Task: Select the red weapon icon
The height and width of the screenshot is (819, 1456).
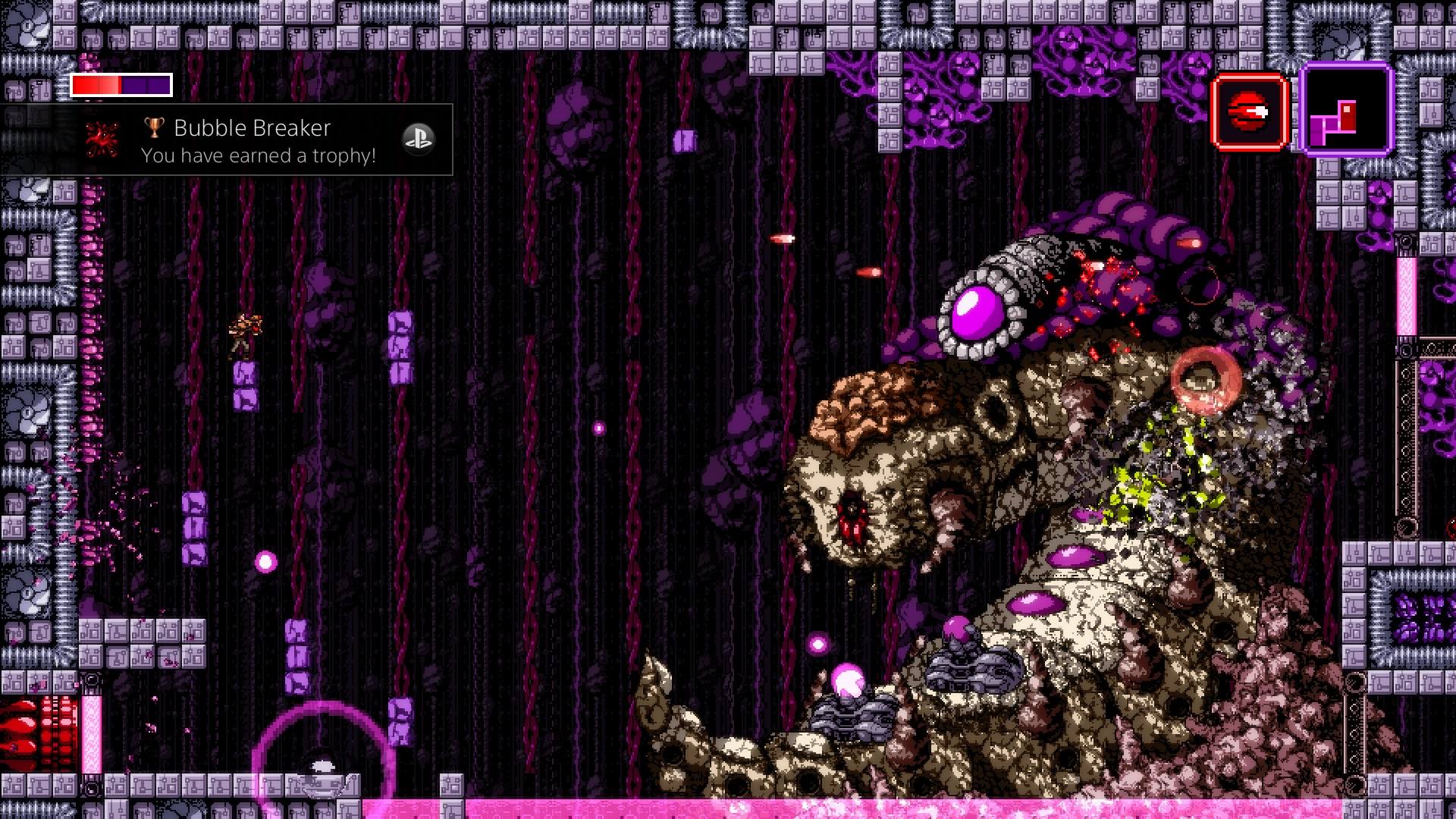Action: click(x=1250, y=112)
